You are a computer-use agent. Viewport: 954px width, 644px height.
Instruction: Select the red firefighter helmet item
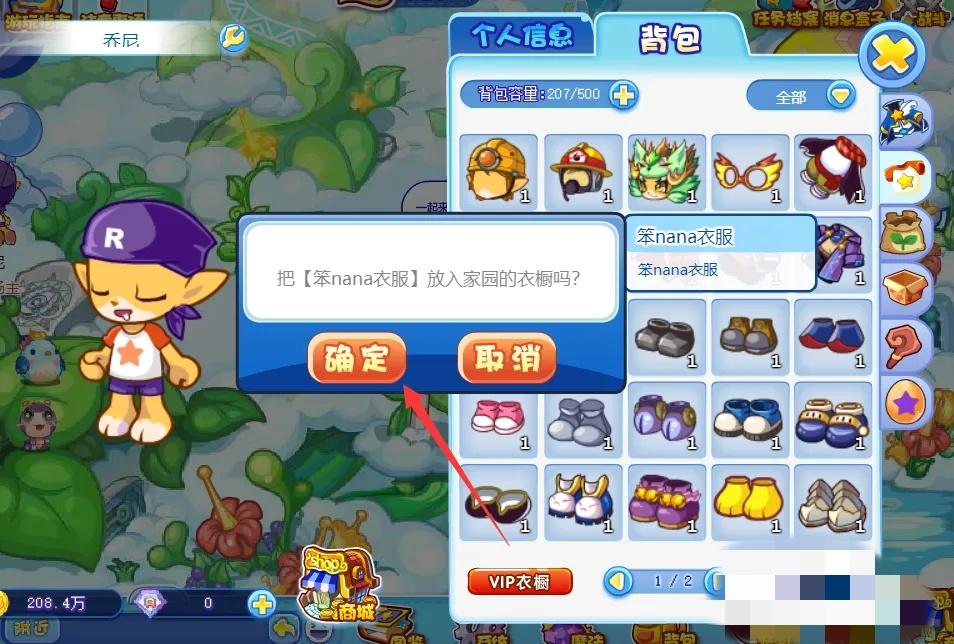582,171
